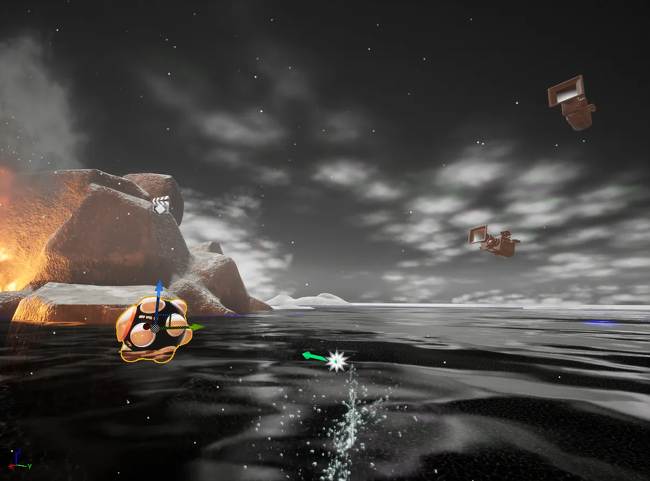This screenshot has width=650, height=481.
Task: Pick the white starburst particle emitter icon
Action: 337,360
